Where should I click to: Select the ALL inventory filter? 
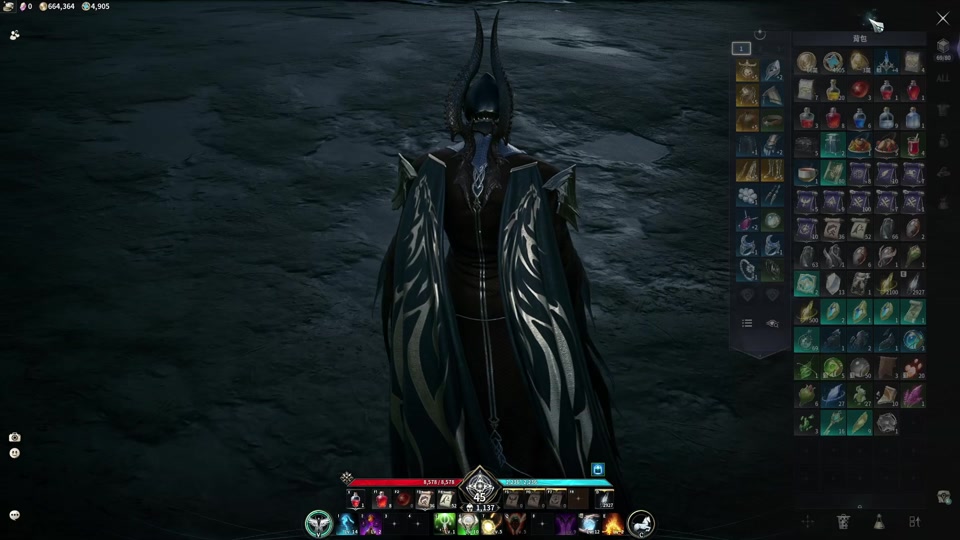tap(943, 78)
